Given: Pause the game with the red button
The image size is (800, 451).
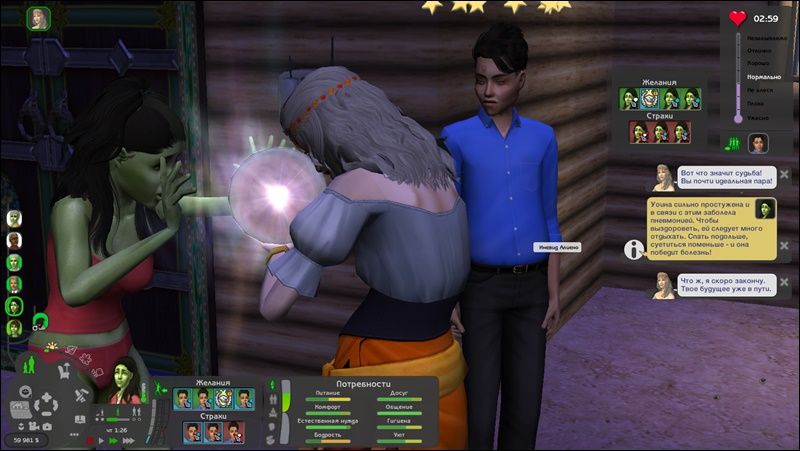Looking at the screenshot, I should (91, 440).
